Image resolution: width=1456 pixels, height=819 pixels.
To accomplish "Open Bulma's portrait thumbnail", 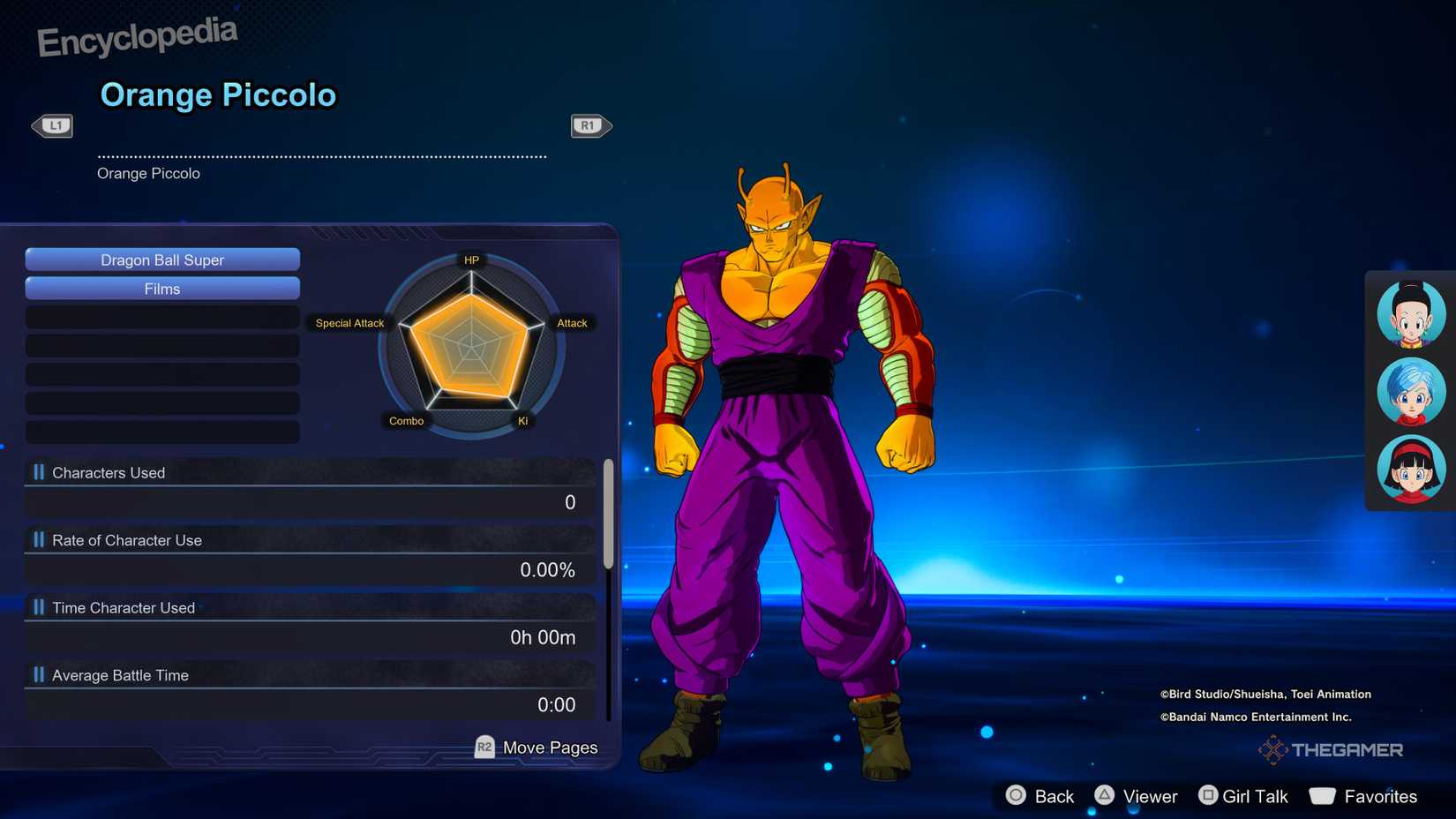I will pos(1409,391).
